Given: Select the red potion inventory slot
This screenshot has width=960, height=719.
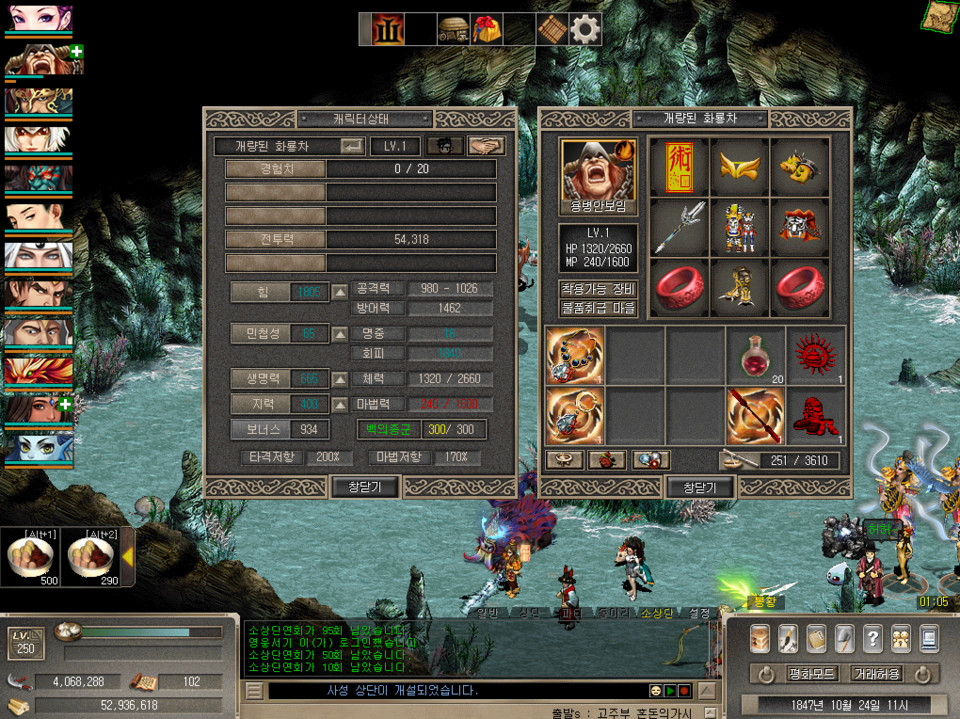Looking at the screenshot, I should (x=756, y=355).
